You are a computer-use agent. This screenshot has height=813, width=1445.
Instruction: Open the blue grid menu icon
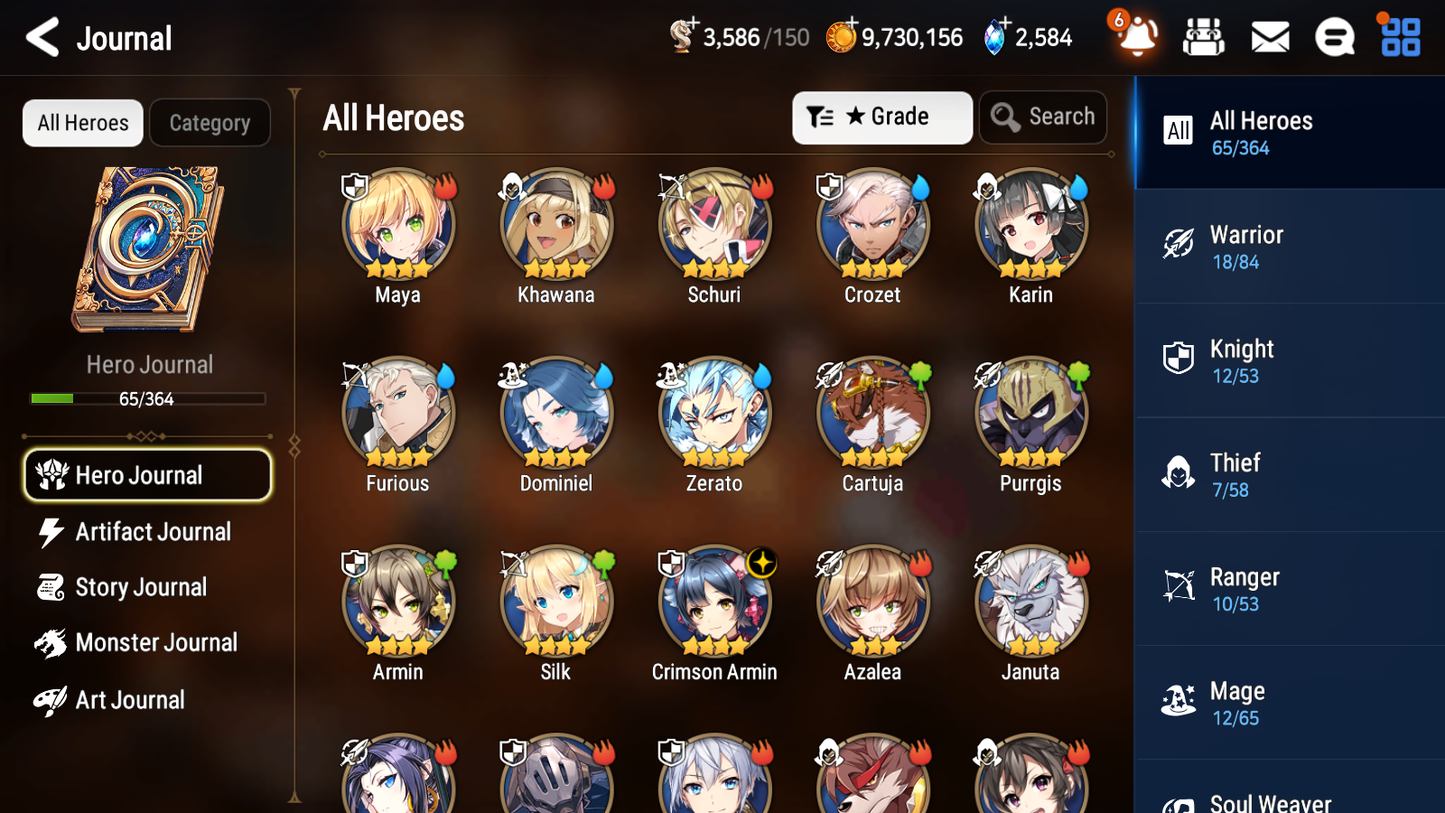(x=1398, y=36)
